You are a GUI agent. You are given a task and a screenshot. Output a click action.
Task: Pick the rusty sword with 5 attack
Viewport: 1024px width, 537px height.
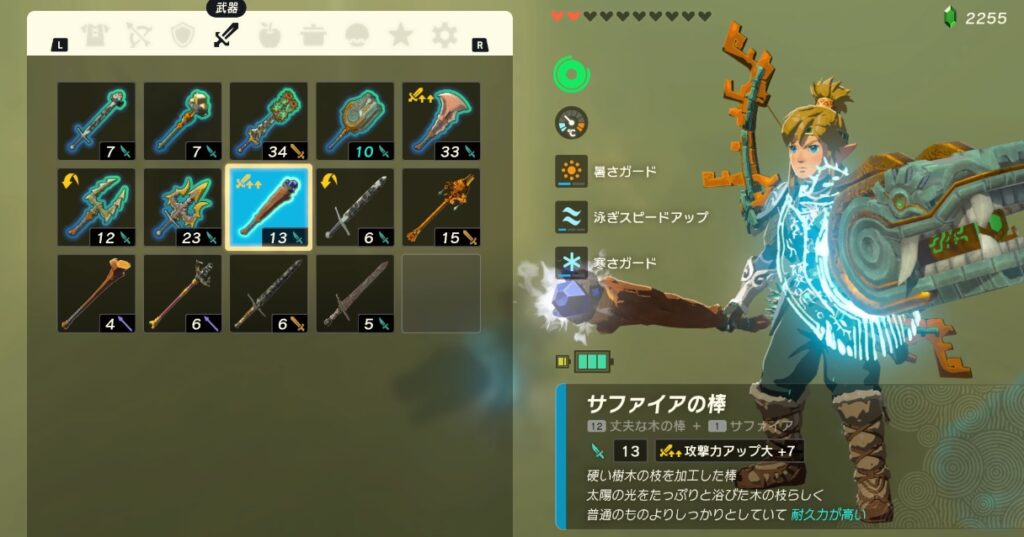coord(355,293)
